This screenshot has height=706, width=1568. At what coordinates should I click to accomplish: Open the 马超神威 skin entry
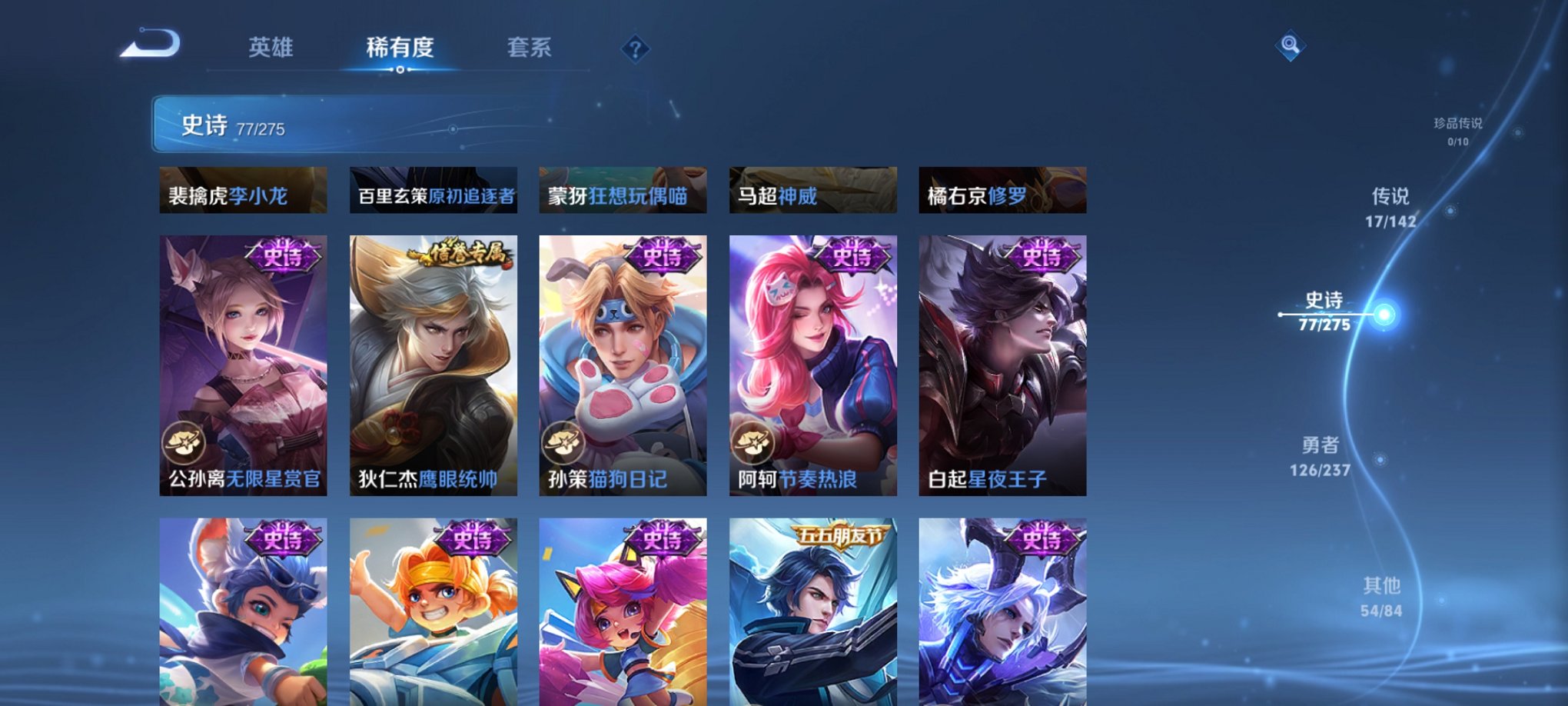click(812, 191)
